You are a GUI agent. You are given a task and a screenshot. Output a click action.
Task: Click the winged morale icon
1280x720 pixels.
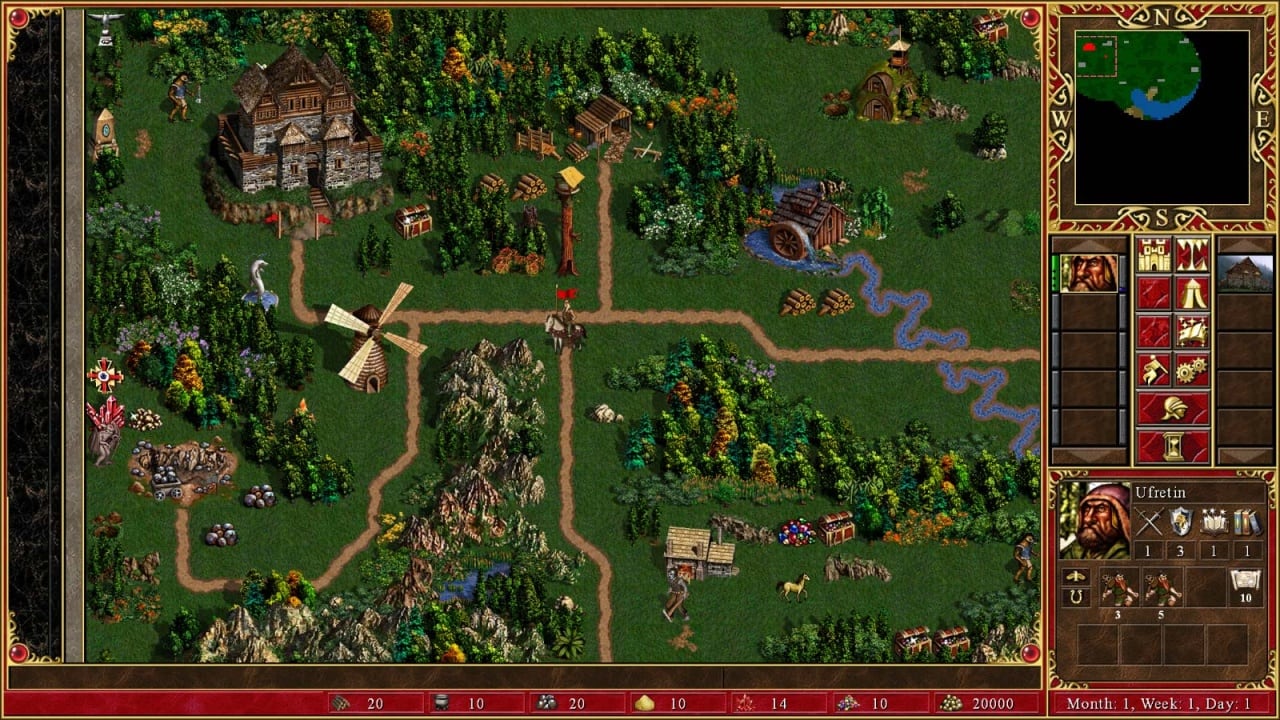[1075, 577]
